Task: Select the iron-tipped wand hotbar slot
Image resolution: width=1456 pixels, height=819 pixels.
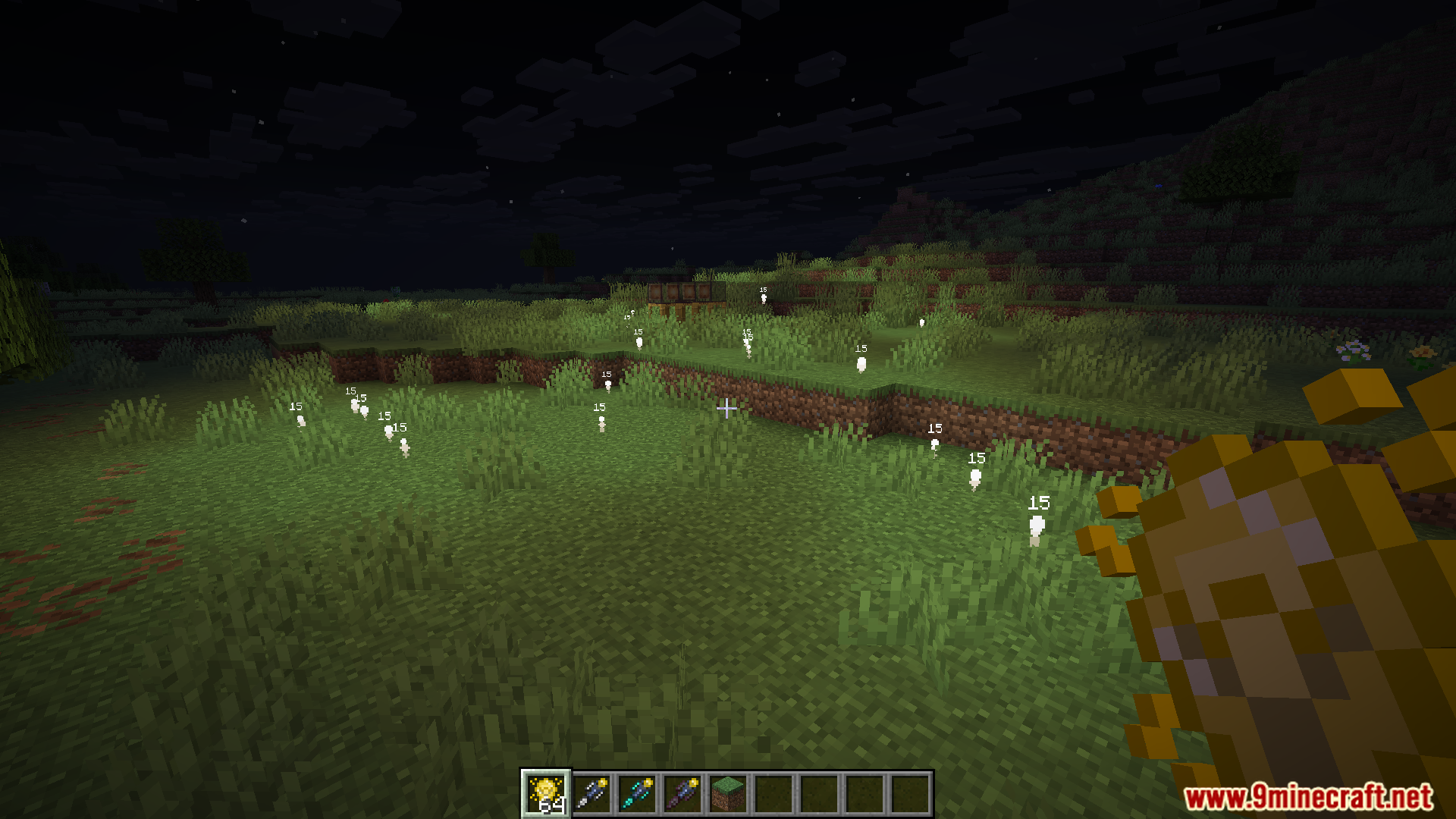Action: tap(591, 793)
